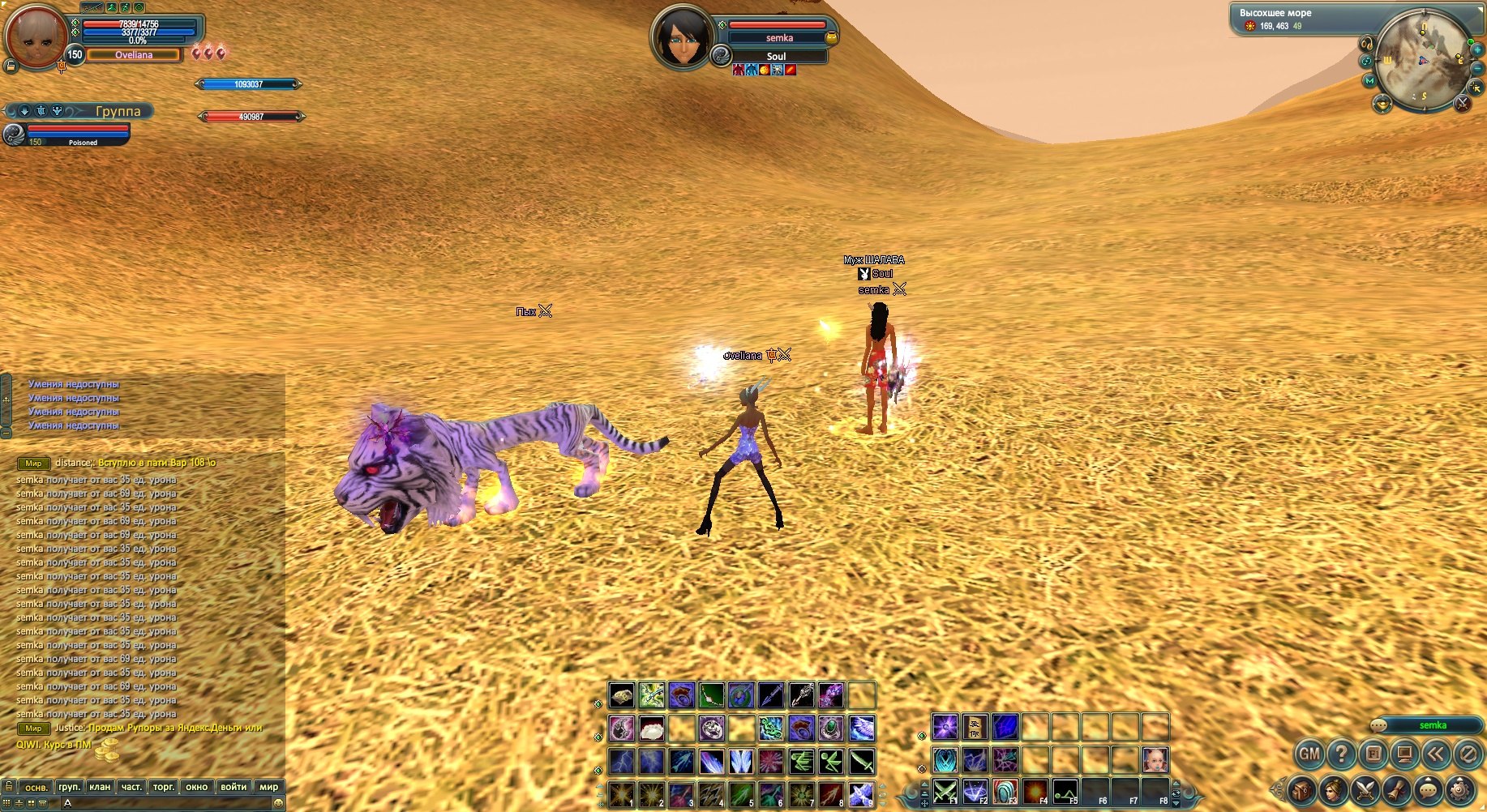Click the question mark help button
This screenshot has height=812, width=1487.
pos(1341,754)
